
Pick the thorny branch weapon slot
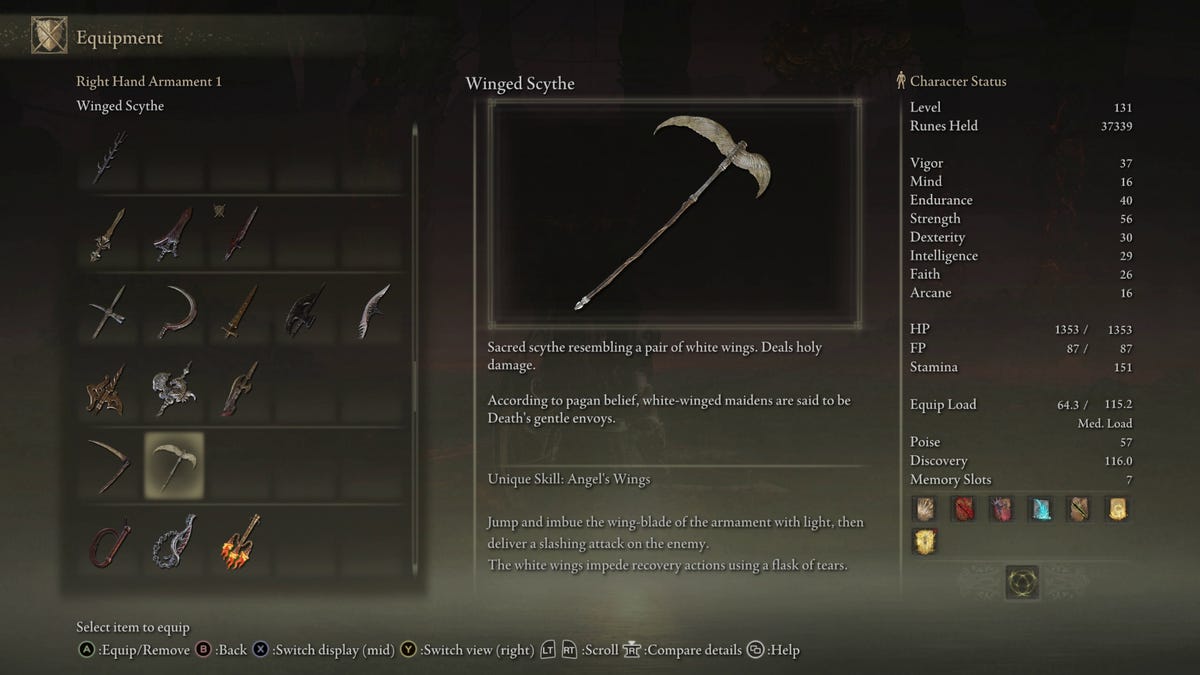point(109,158)
